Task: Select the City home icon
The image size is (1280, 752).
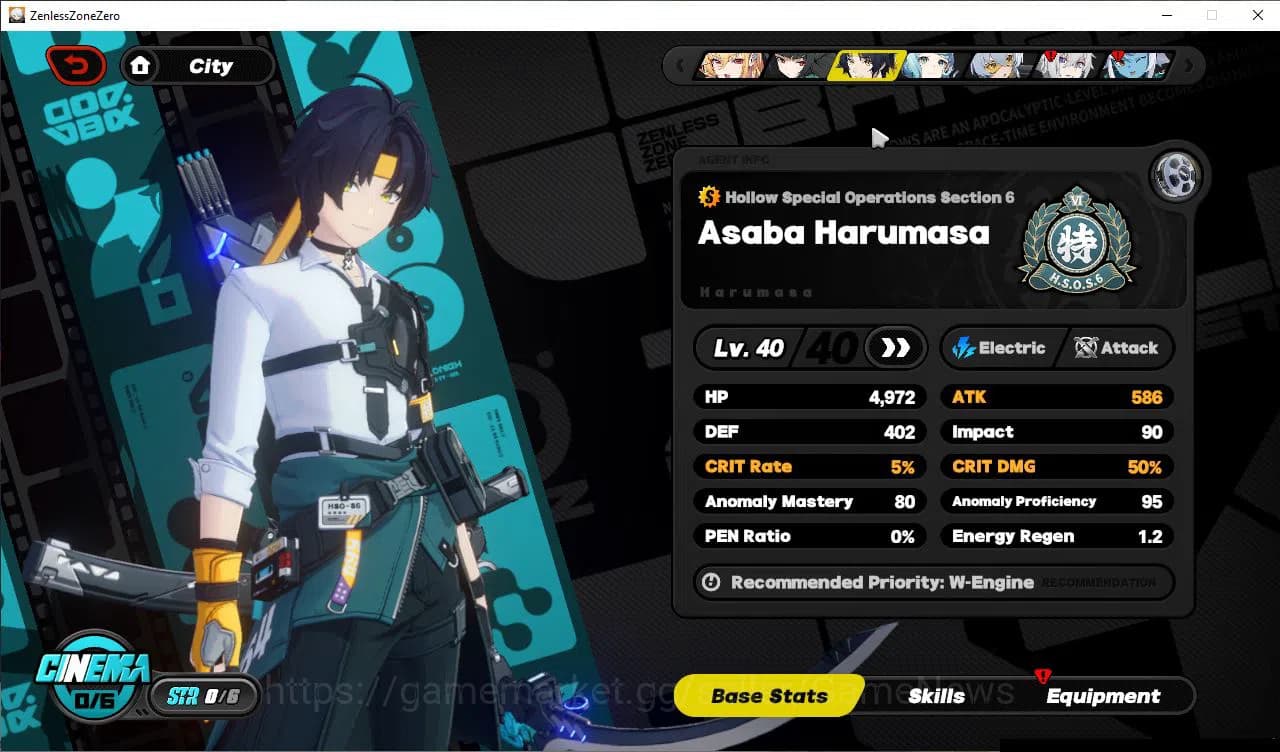Action: pyautogui.click(x=141, y=64)
